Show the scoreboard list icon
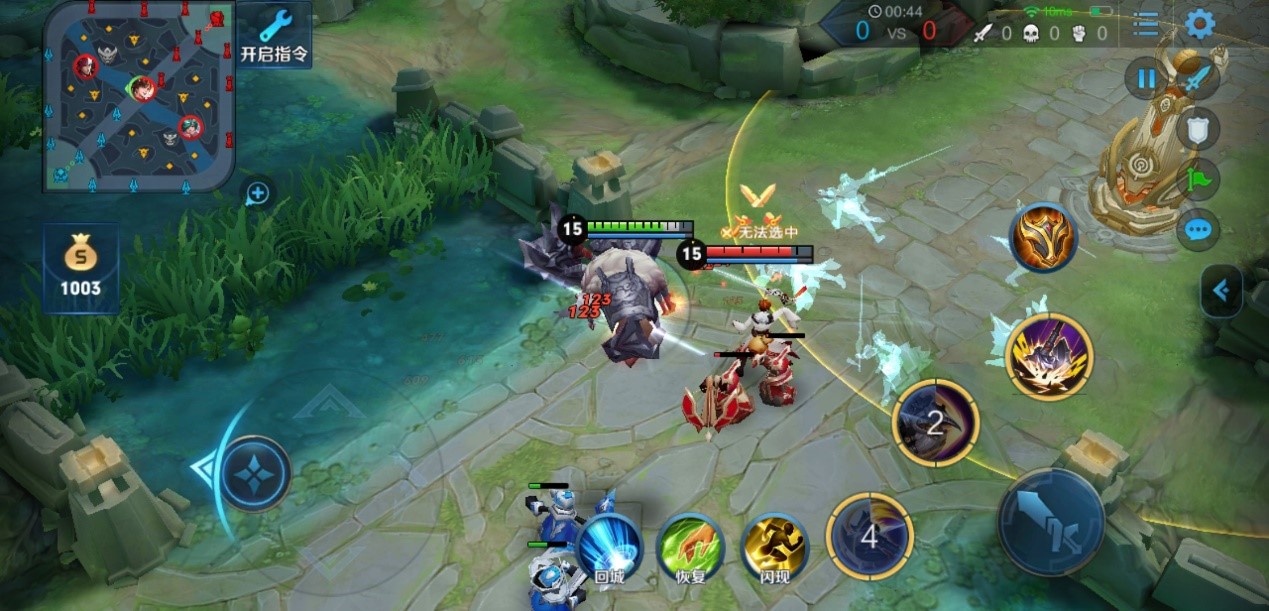 [x=1146, y=24]
